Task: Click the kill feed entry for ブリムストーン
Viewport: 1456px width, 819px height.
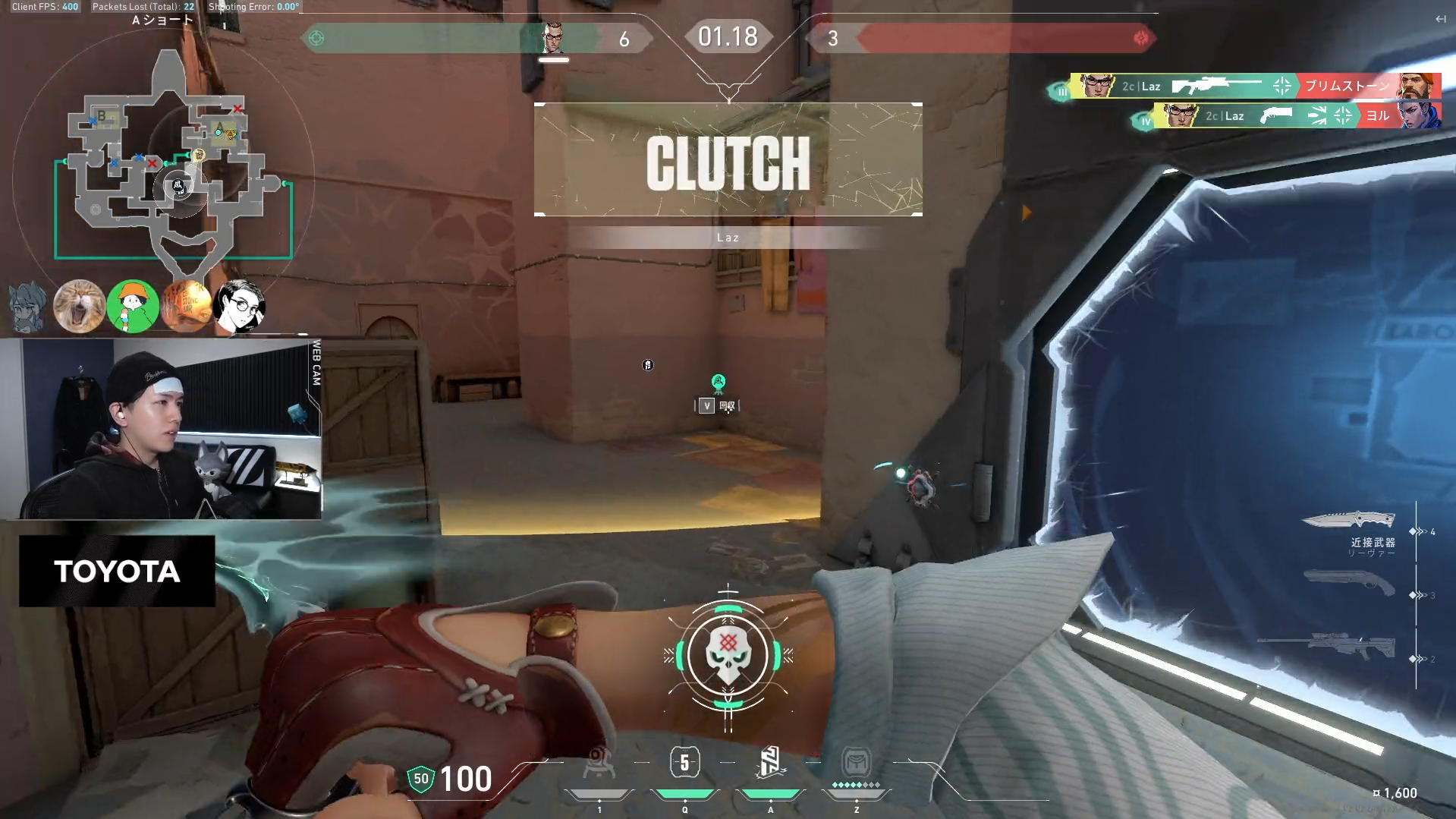Action: click(1255, 86)
